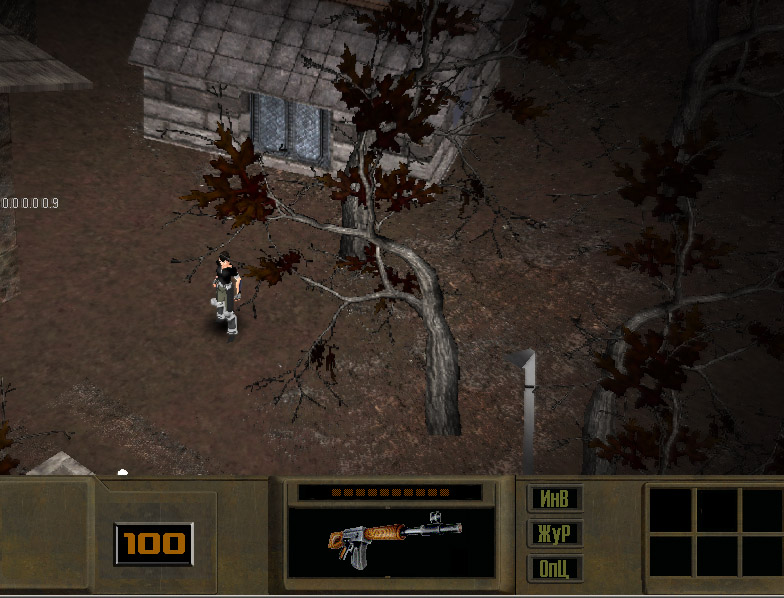Click the ОпЦ options button
Image resolution: width=784 pixels, height=598 pixels.
tap(555, 568)
